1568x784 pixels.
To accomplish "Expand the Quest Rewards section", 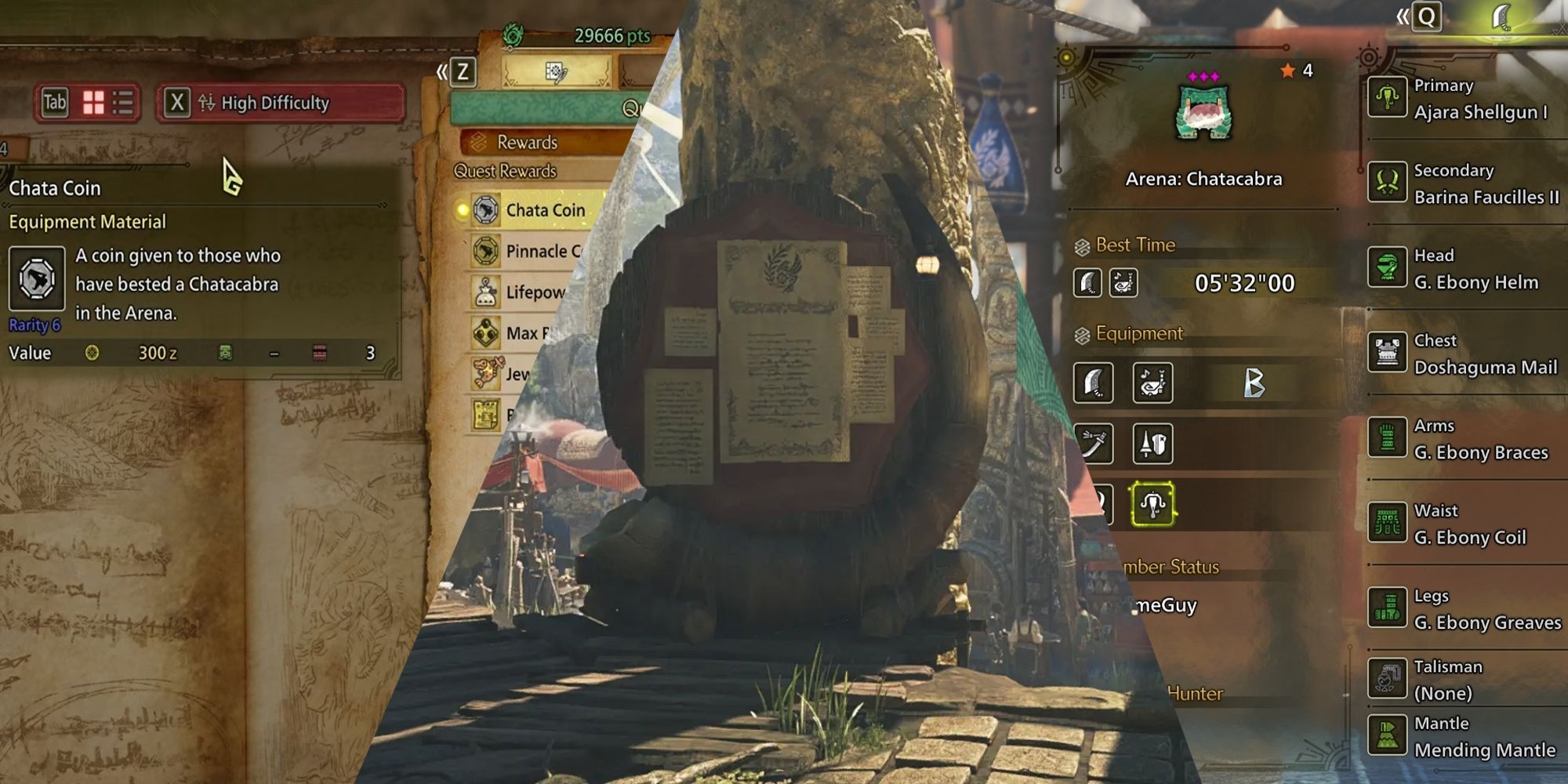I will point(506,170).
